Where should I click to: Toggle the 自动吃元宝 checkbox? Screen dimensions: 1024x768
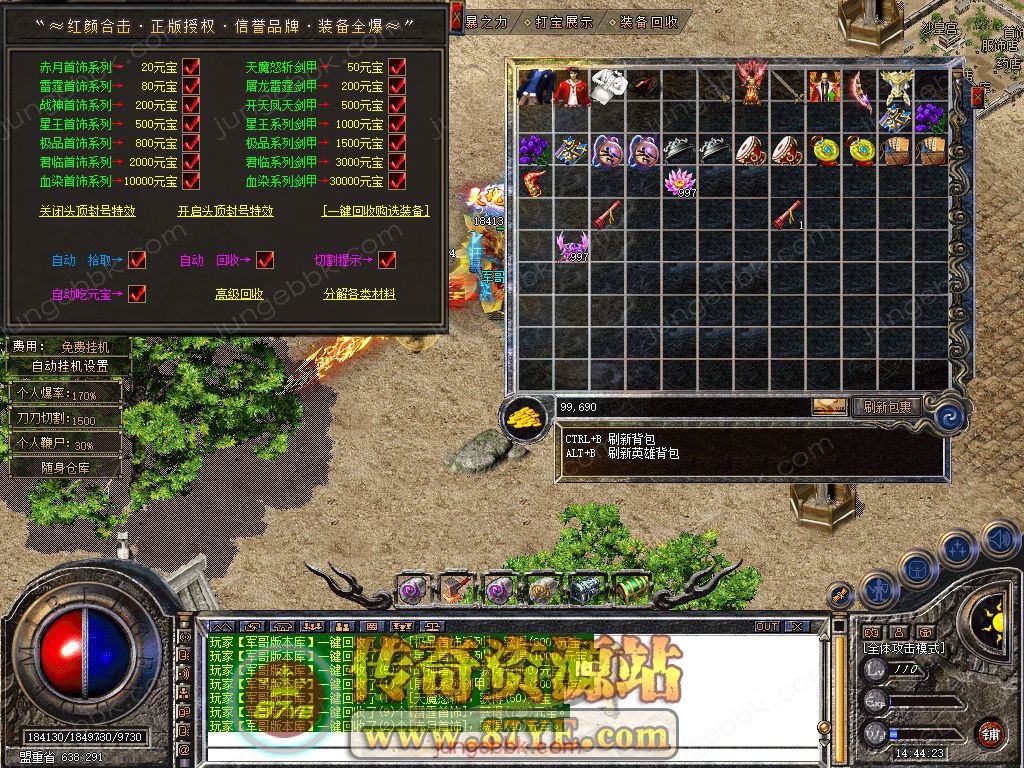click(137, 294)
